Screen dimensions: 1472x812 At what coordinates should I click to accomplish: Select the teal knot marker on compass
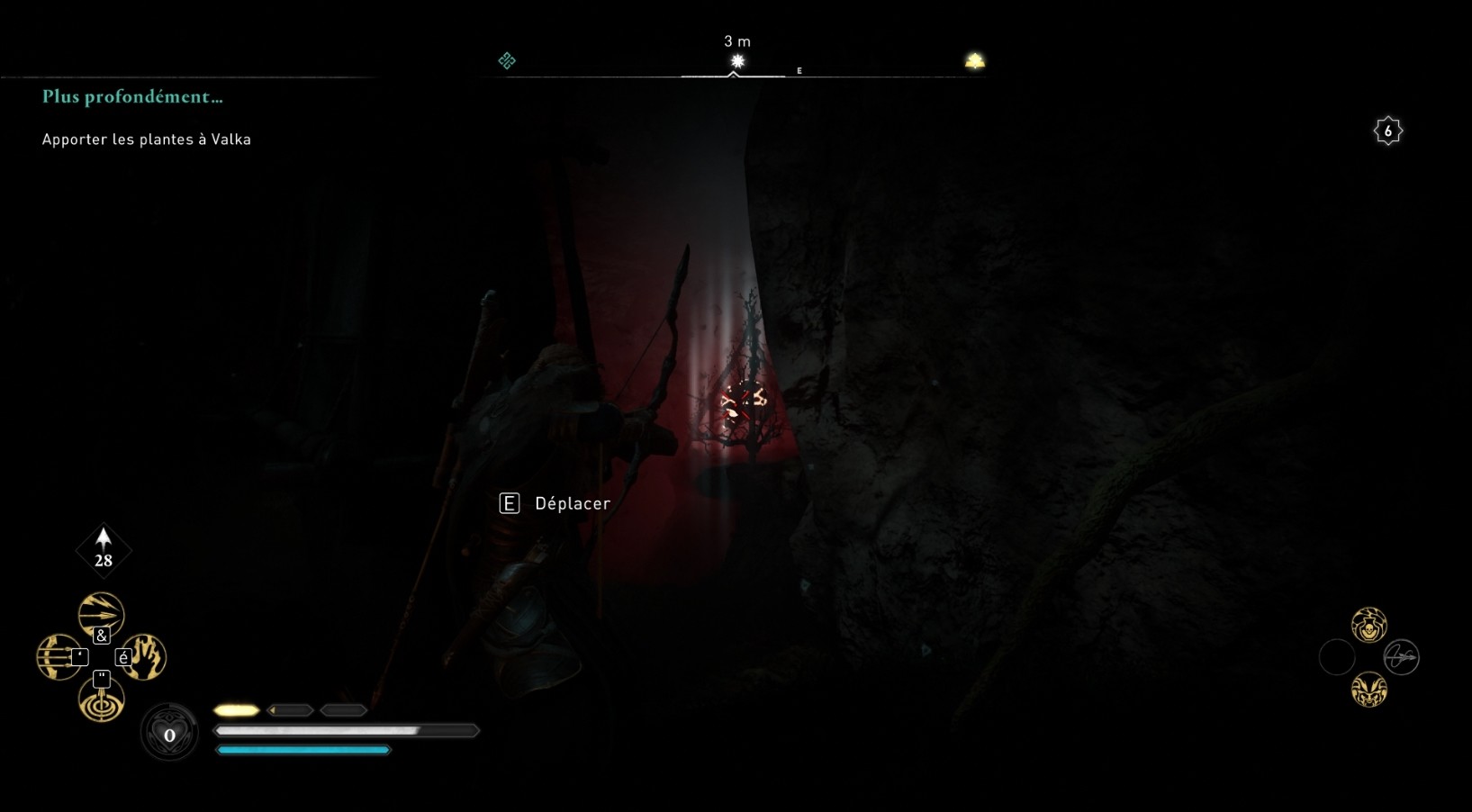[507, 60]
